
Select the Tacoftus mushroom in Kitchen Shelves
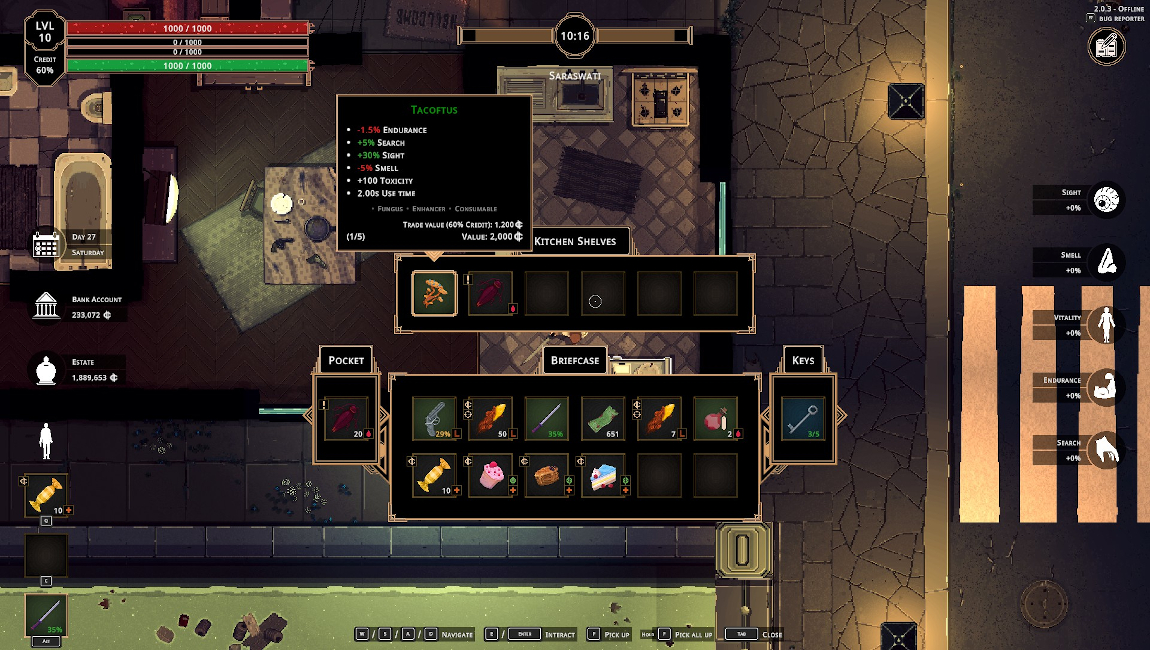click(x=435, y=294)
